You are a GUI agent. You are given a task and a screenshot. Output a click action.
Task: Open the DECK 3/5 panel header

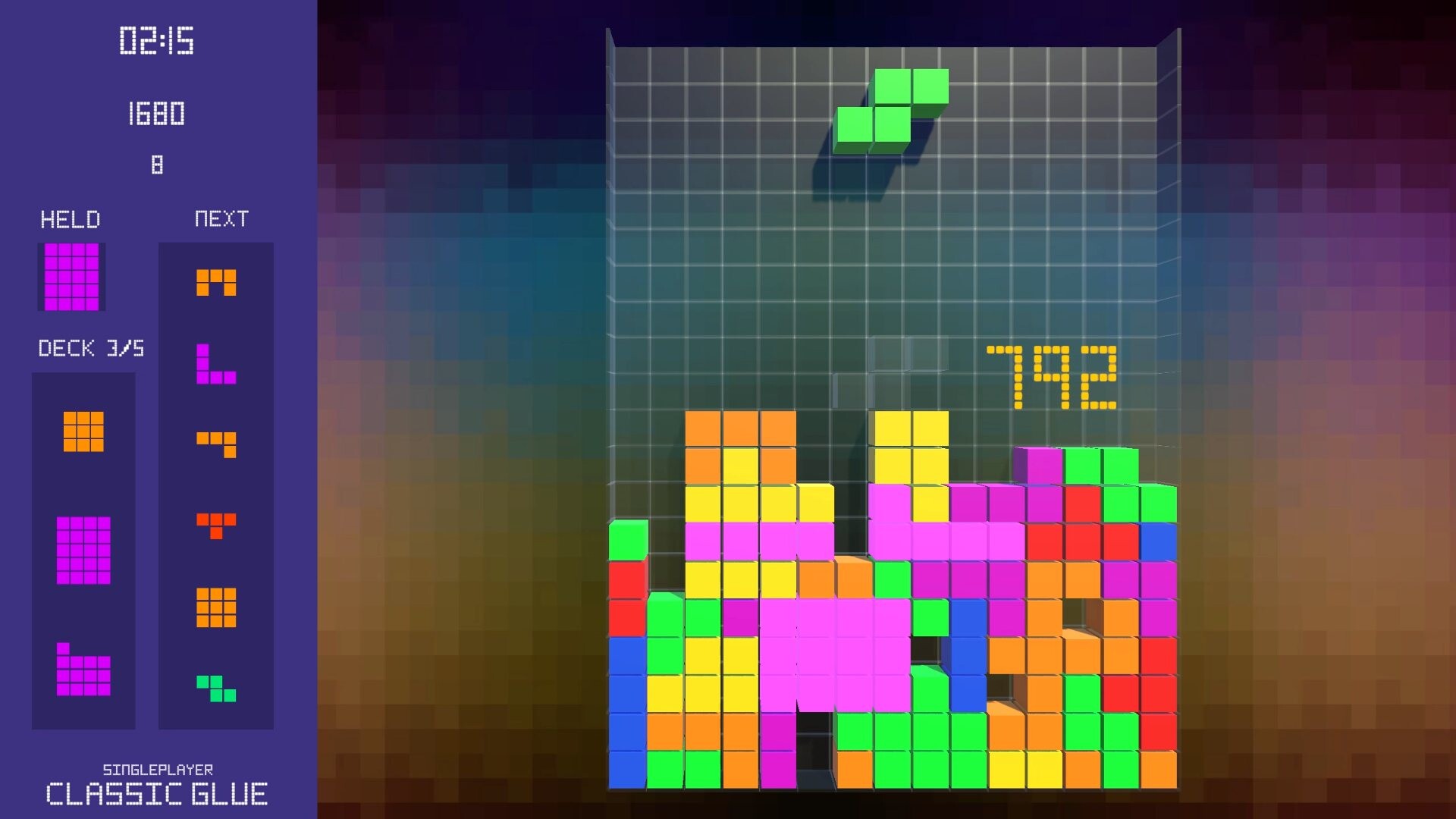[x=91, y=350]
